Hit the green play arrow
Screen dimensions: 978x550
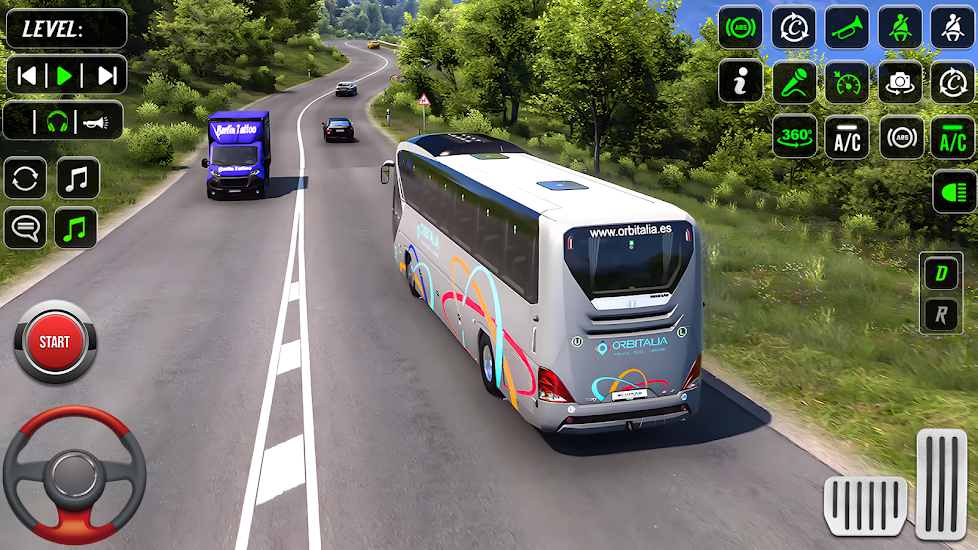coord(65,75)
